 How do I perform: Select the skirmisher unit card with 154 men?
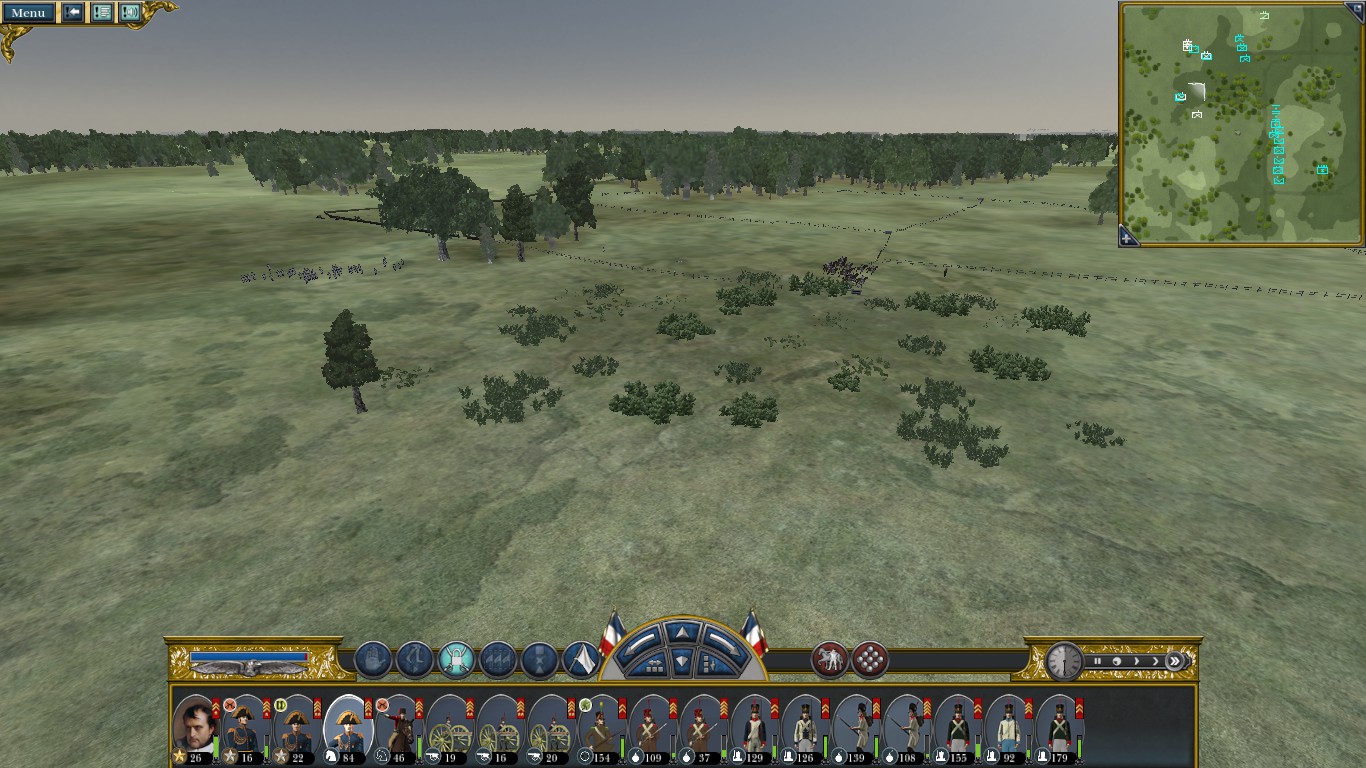602,728
